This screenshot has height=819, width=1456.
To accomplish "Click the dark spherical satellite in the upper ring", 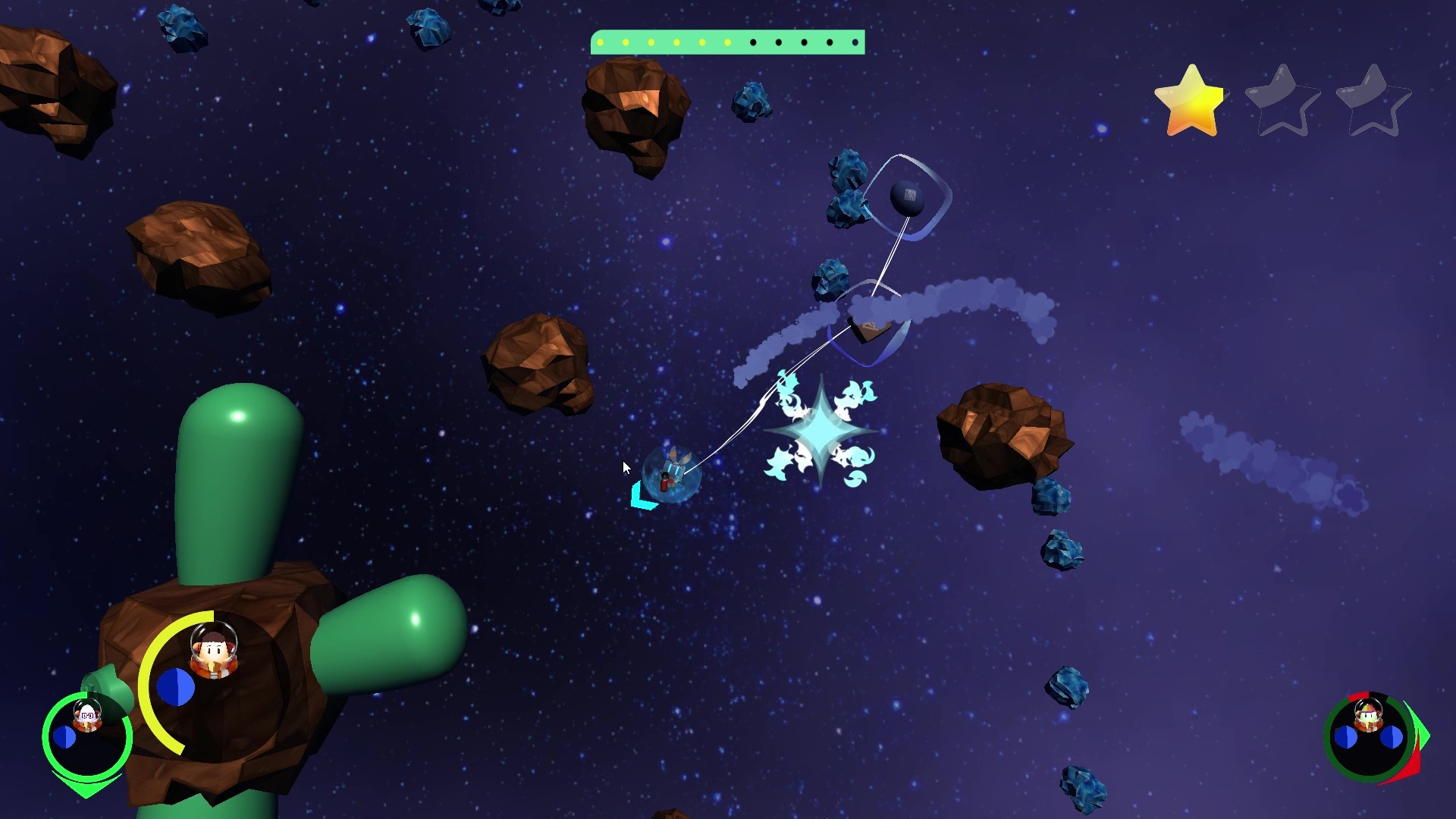I will coord(905,199).
